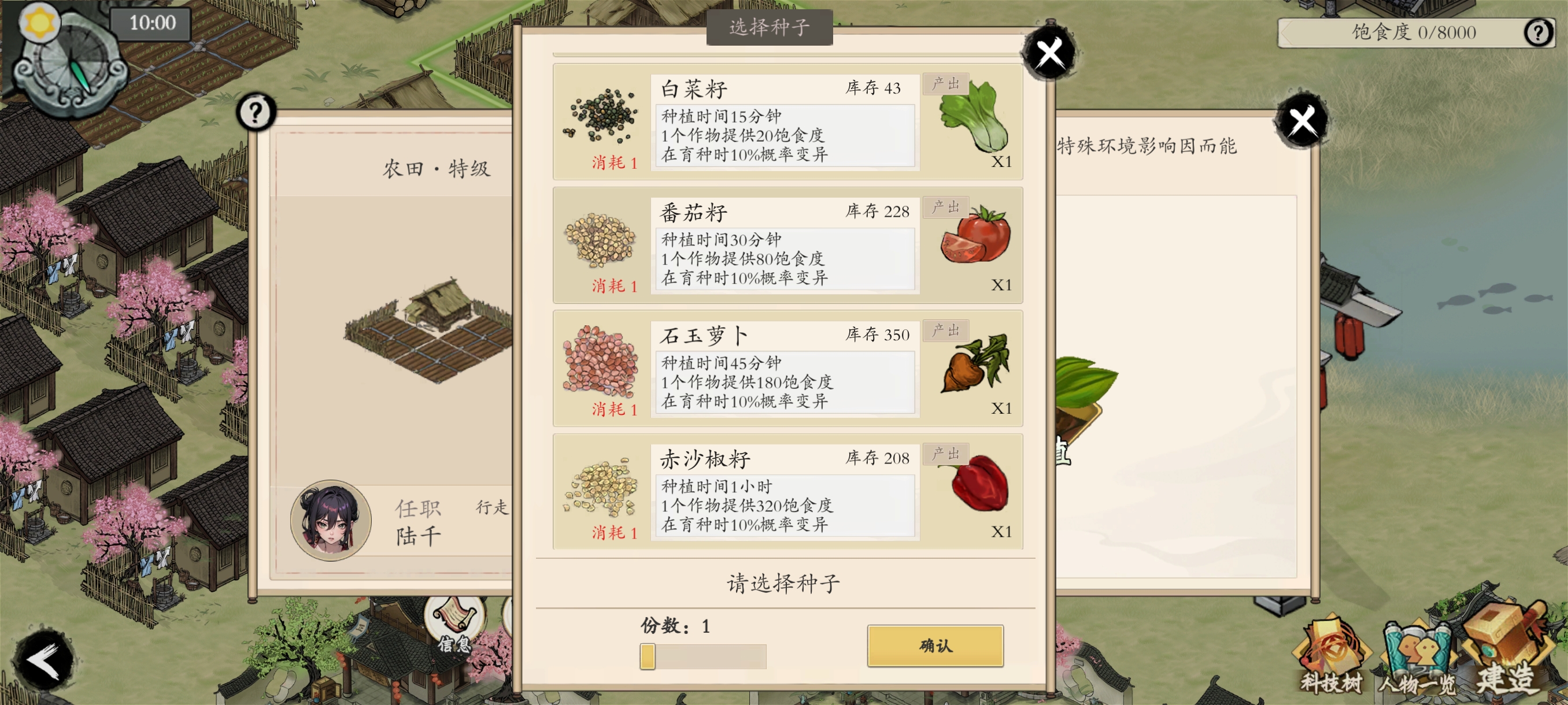Adjust the 份数 quantity slider
Screen dimensions: 1568x705
pos(647,657)
